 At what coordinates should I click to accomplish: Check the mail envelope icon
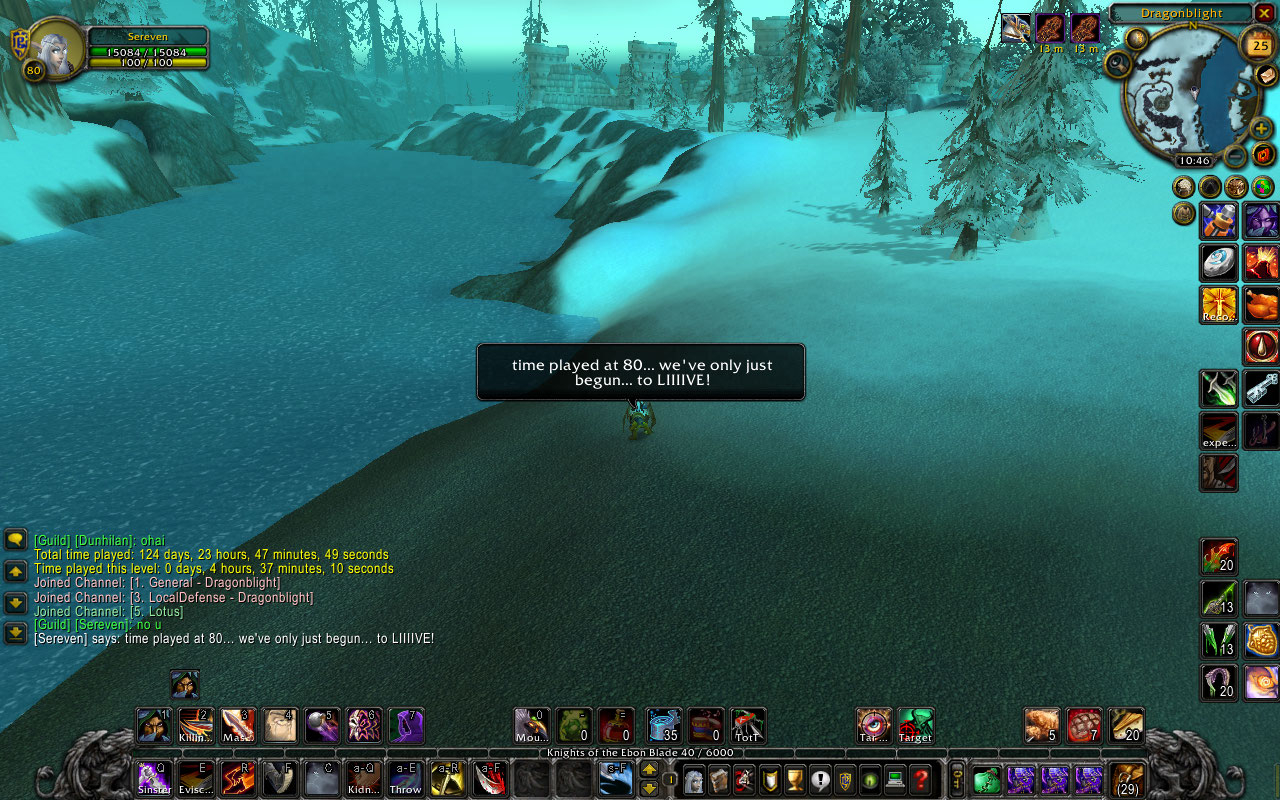click(x=1266, y=75)
